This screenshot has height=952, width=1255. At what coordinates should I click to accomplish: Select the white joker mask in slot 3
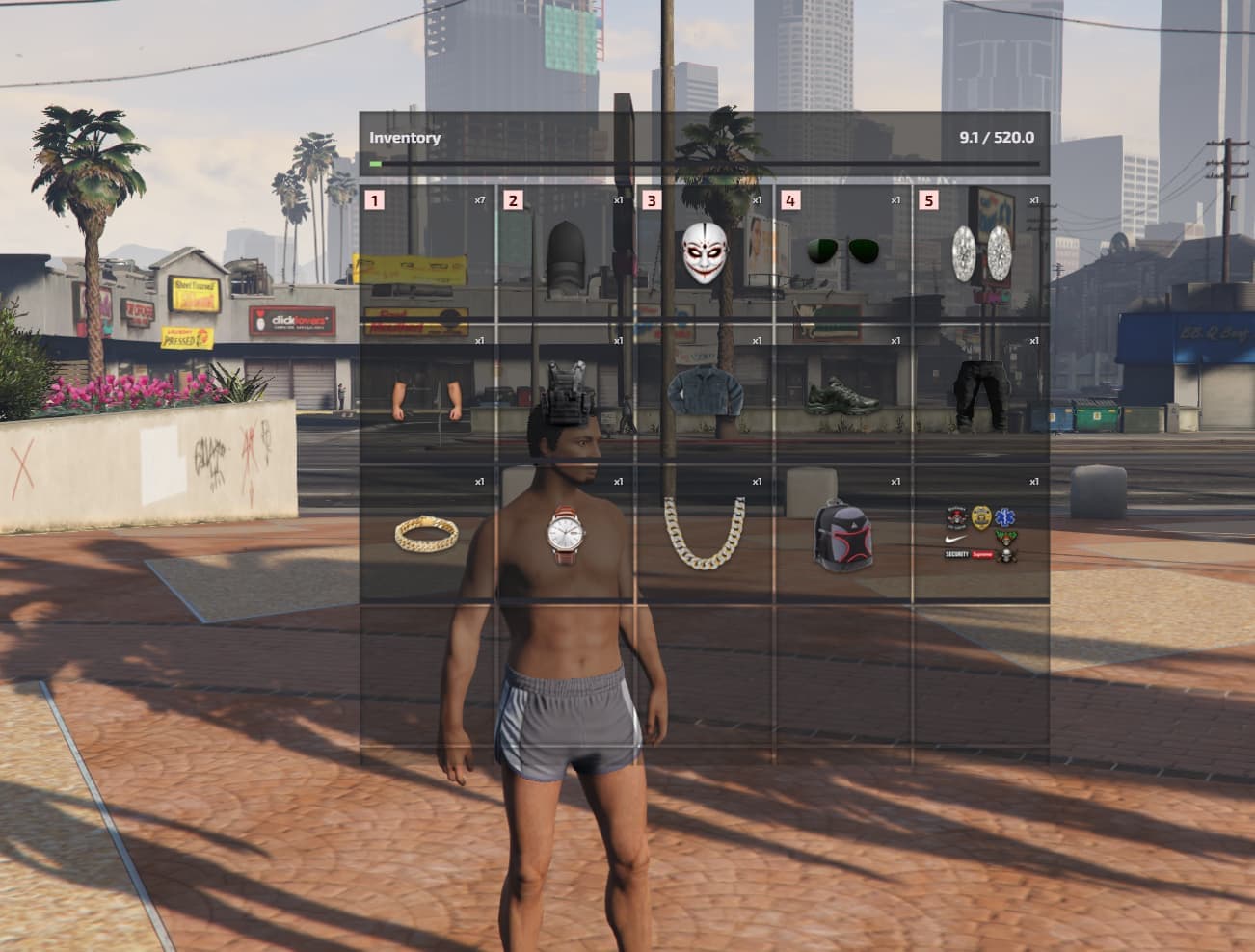[x=703, y=252]
